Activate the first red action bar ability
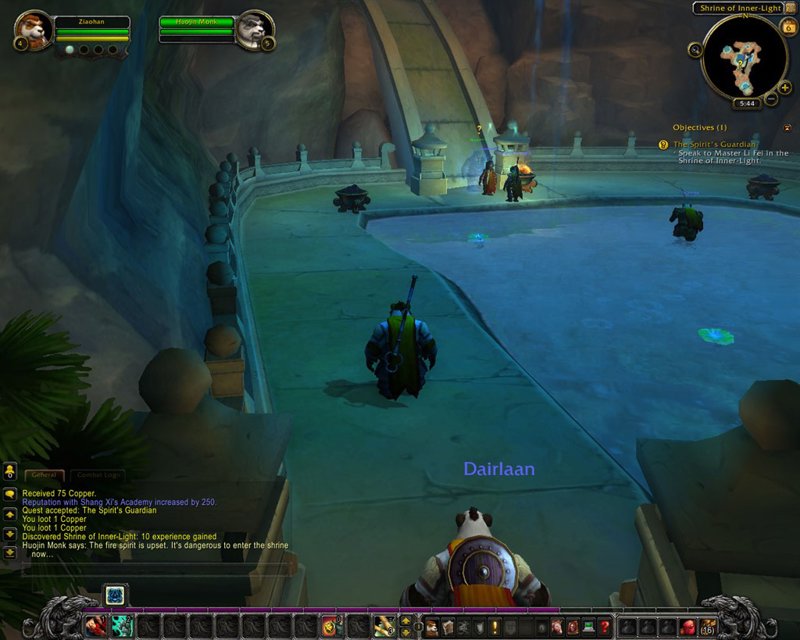The height and width of the screenshot is (640, 800). tap(97, 627)
